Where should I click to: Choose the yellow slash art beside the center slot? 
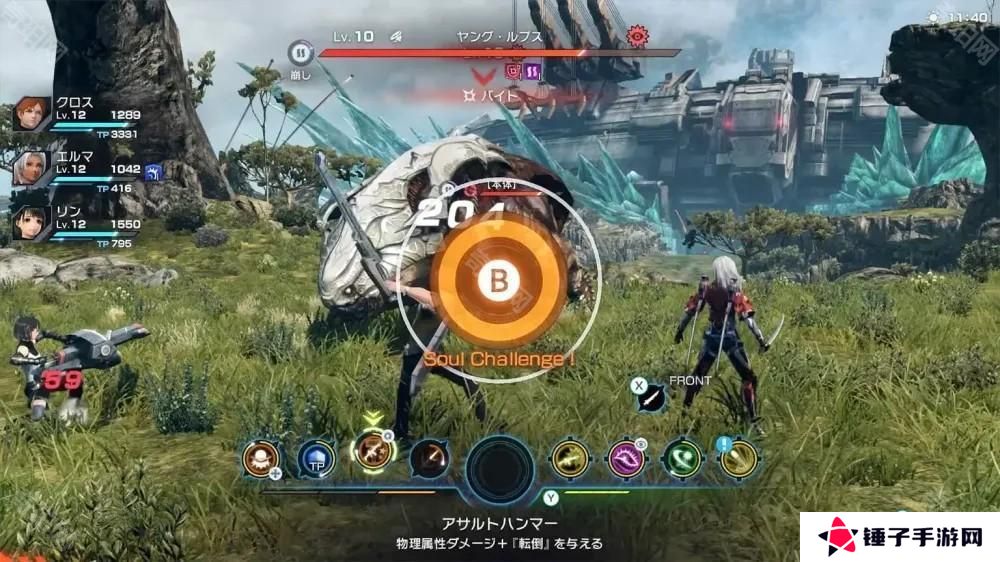click(571, 459)
